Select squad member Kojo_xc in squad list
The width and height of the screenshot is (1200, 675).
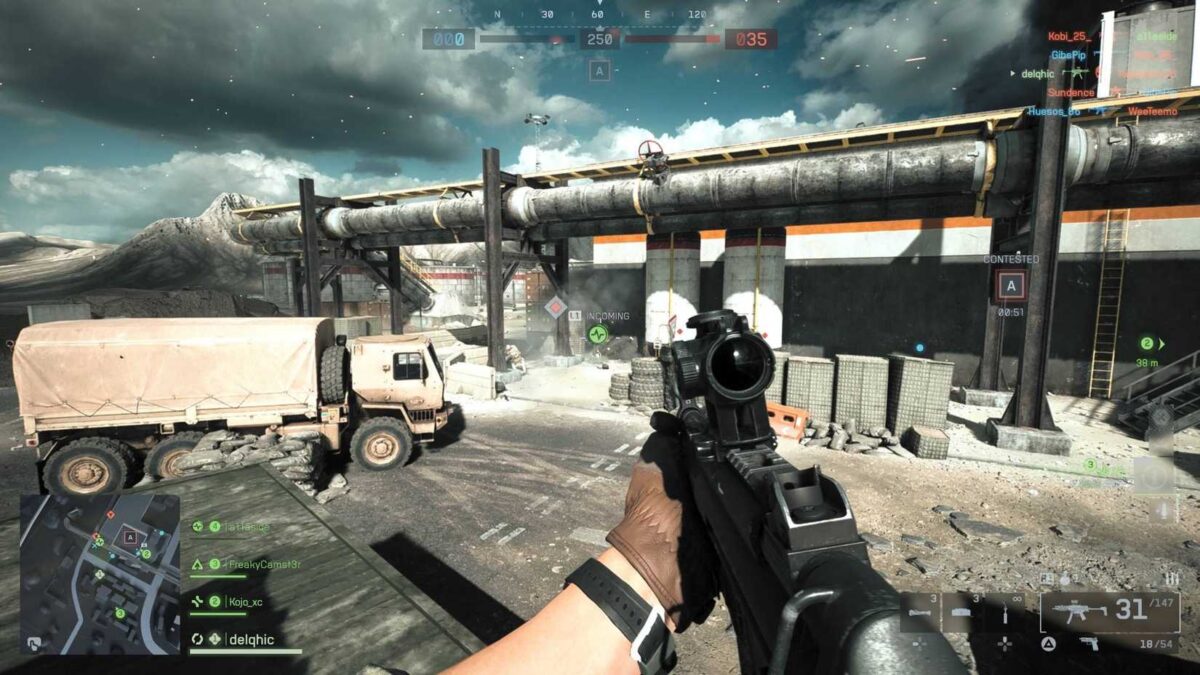(227, 601)
